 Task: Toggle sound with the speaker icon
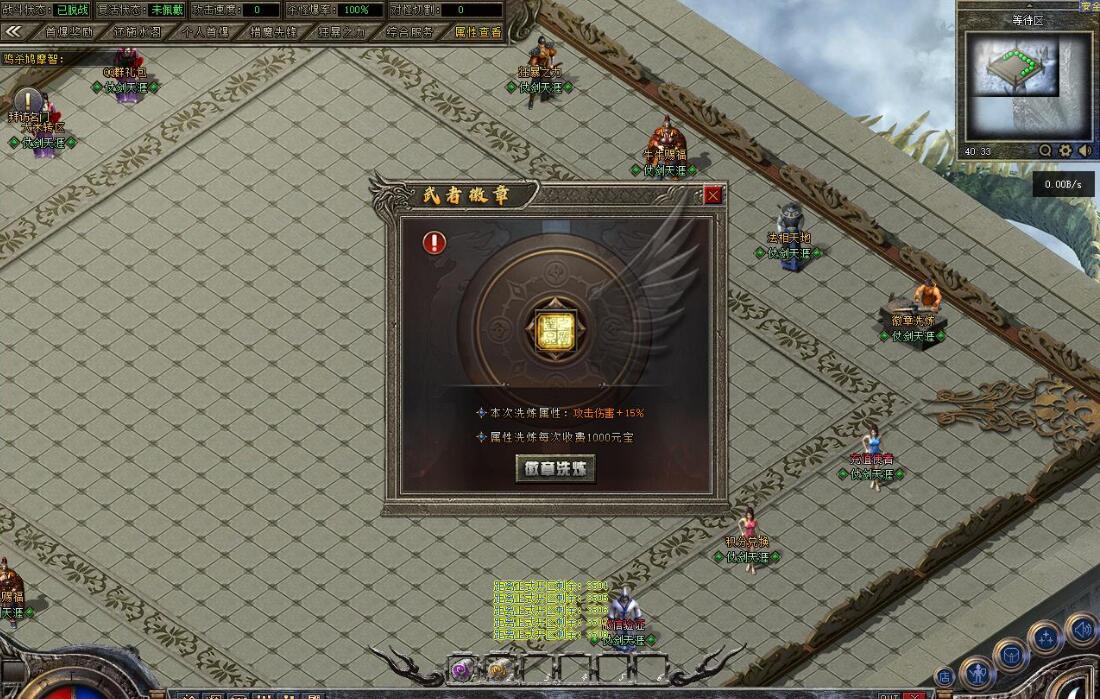[1084, 151]
